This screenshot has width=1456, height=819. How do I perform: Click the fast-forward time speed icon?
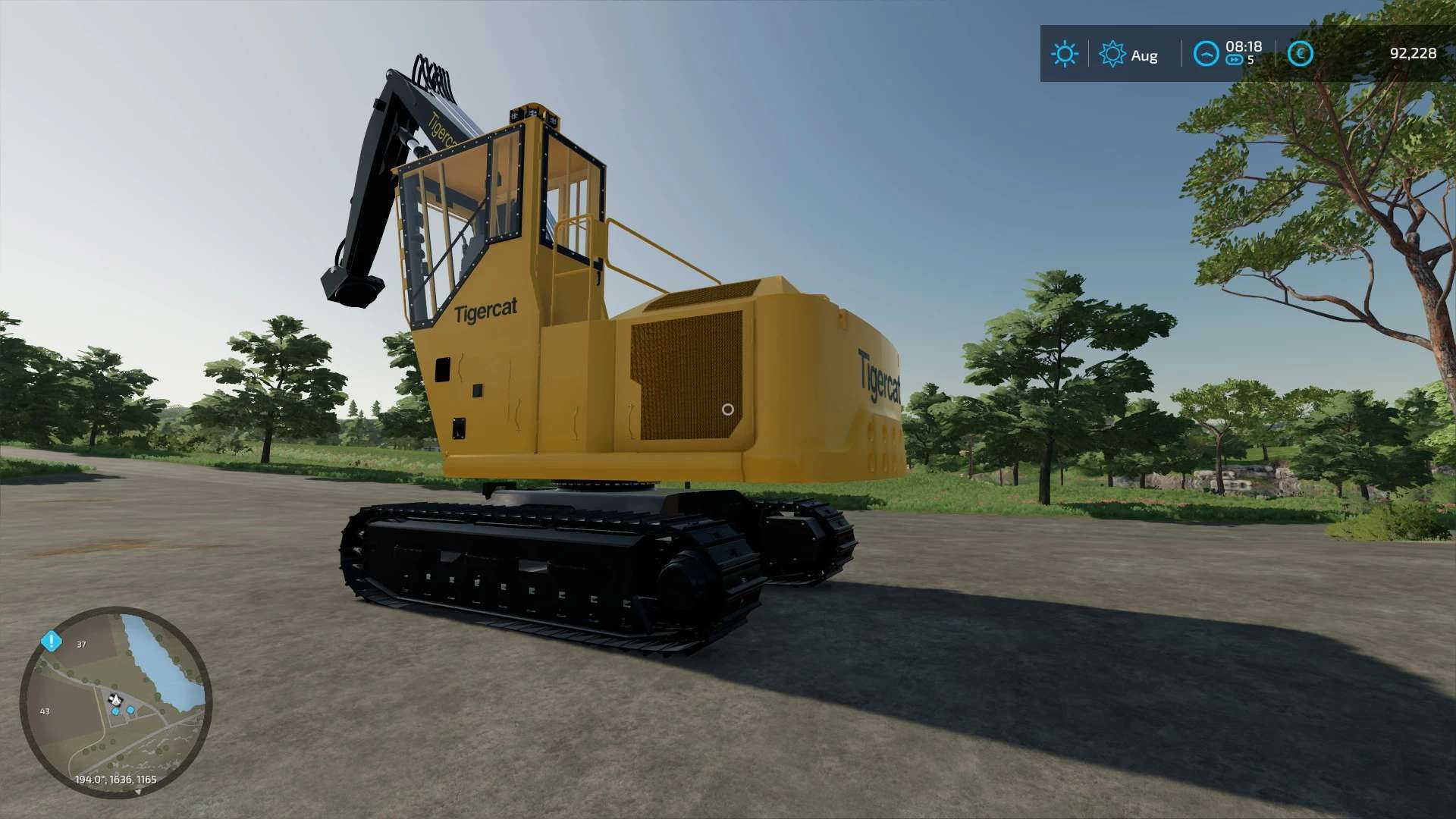click(1235, 59)
